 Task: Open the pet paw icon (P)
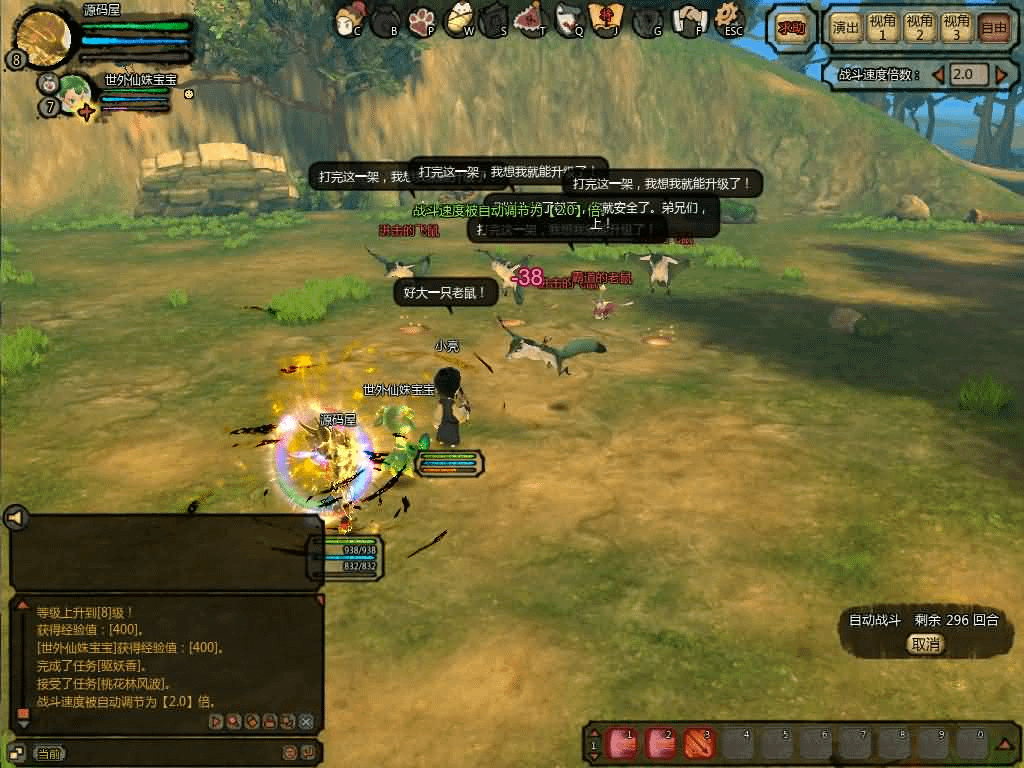pyautogui.click(x=423, y=18)
